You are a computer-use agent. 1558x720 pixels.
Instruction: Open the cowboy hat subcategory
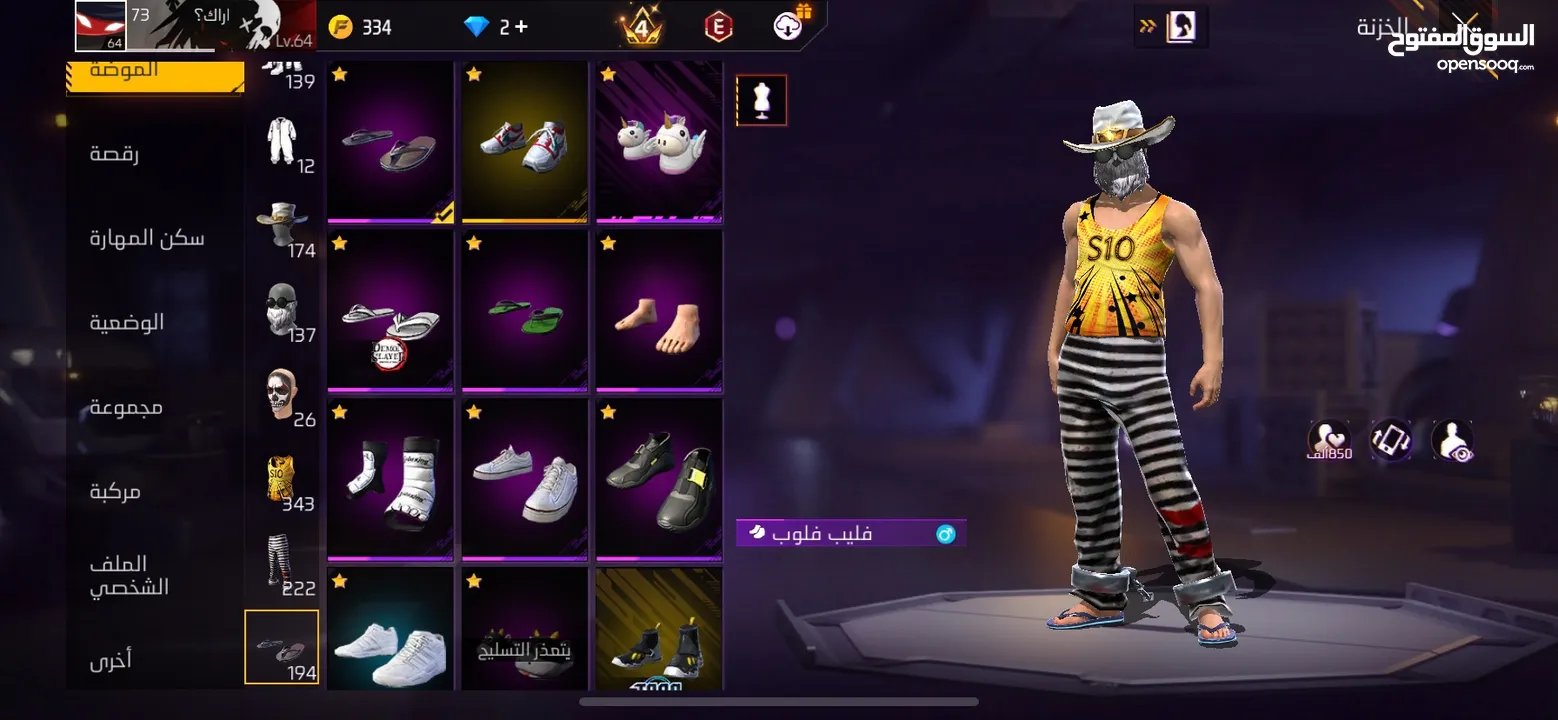click(x=283, y=228)
